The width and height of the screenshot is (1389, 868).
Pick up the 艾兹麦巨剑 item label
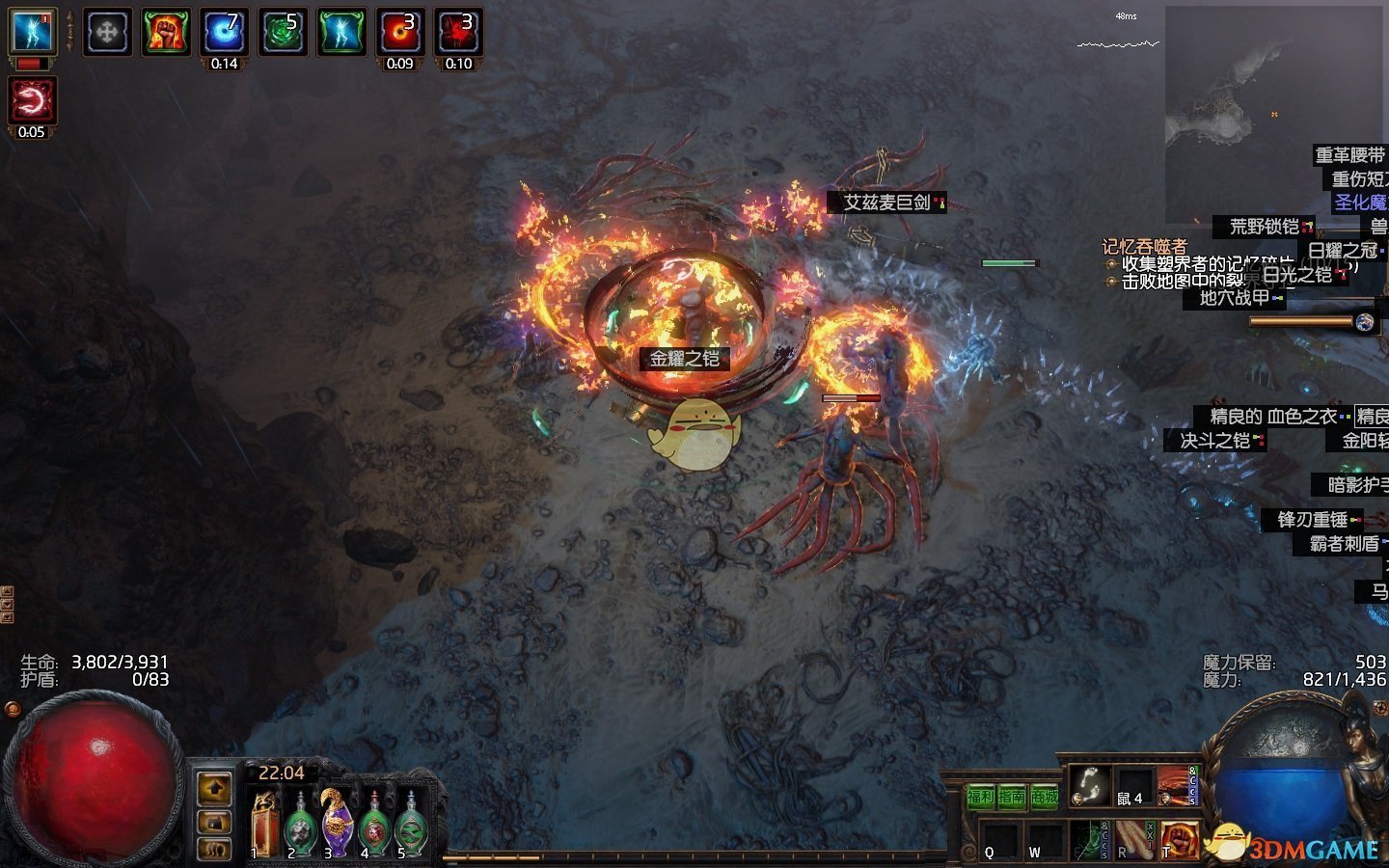(886, 203)
